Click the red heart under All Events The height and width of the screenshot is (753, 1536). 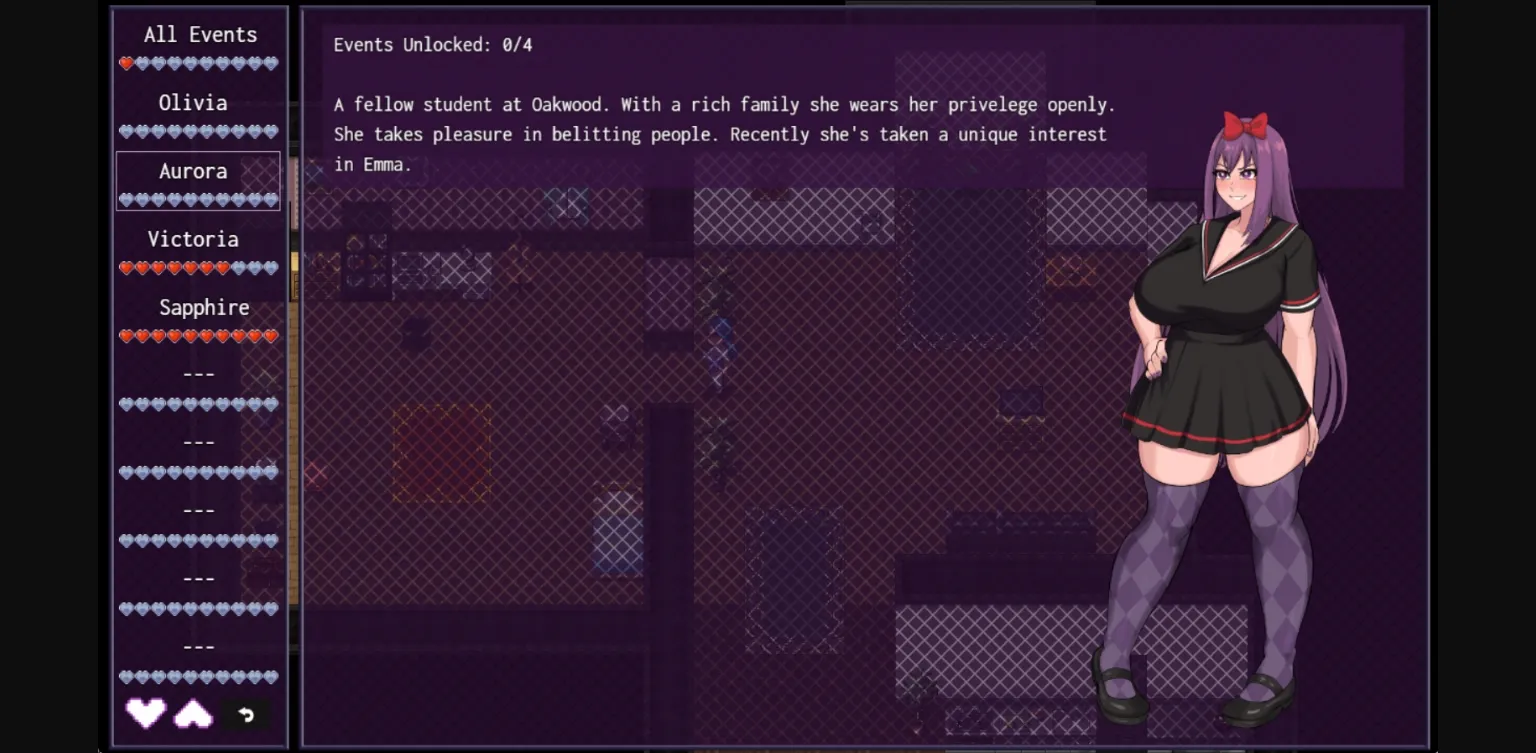[x=127, y=63]
